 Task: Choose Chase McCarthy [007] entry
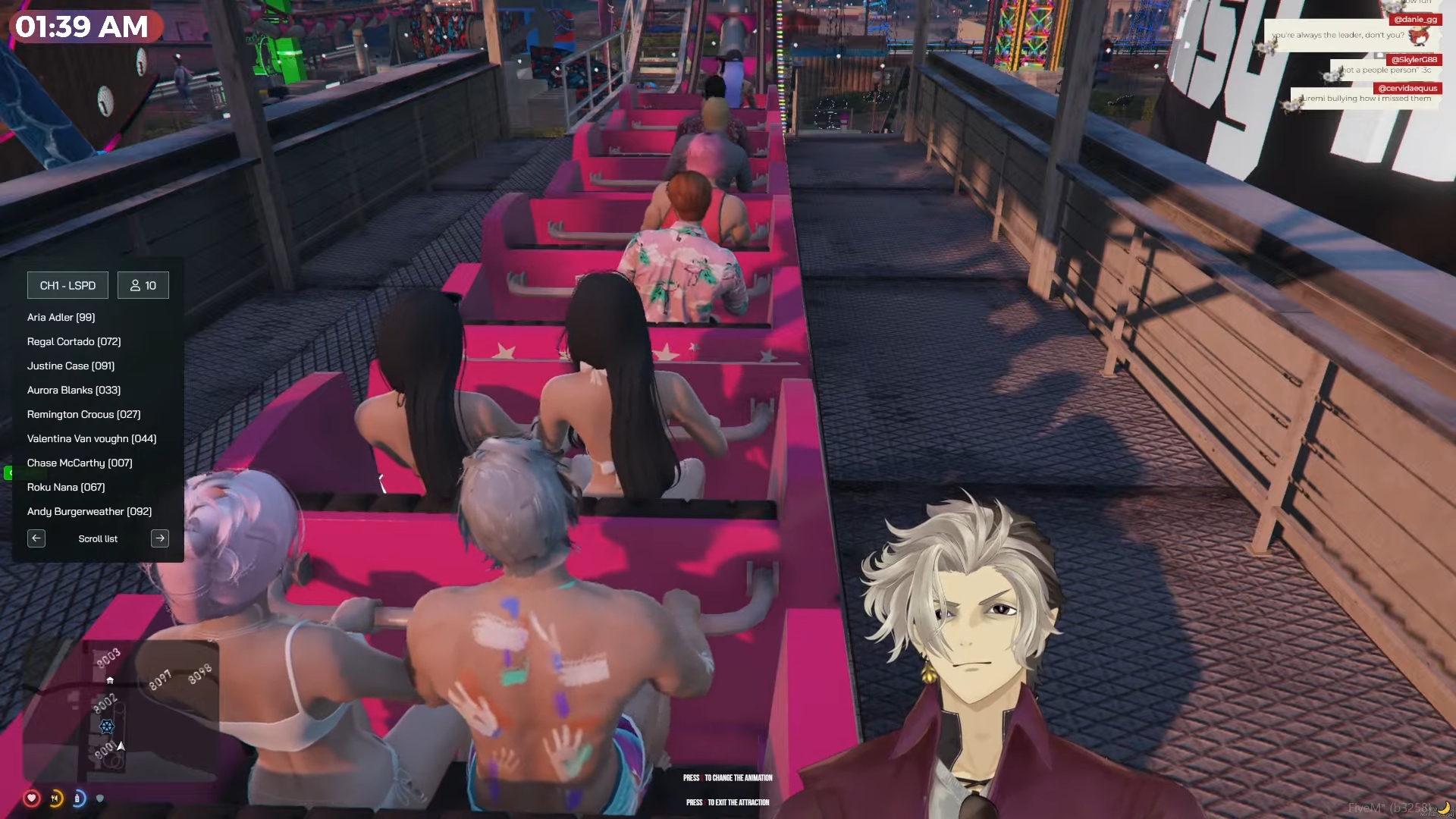[80, 463]
